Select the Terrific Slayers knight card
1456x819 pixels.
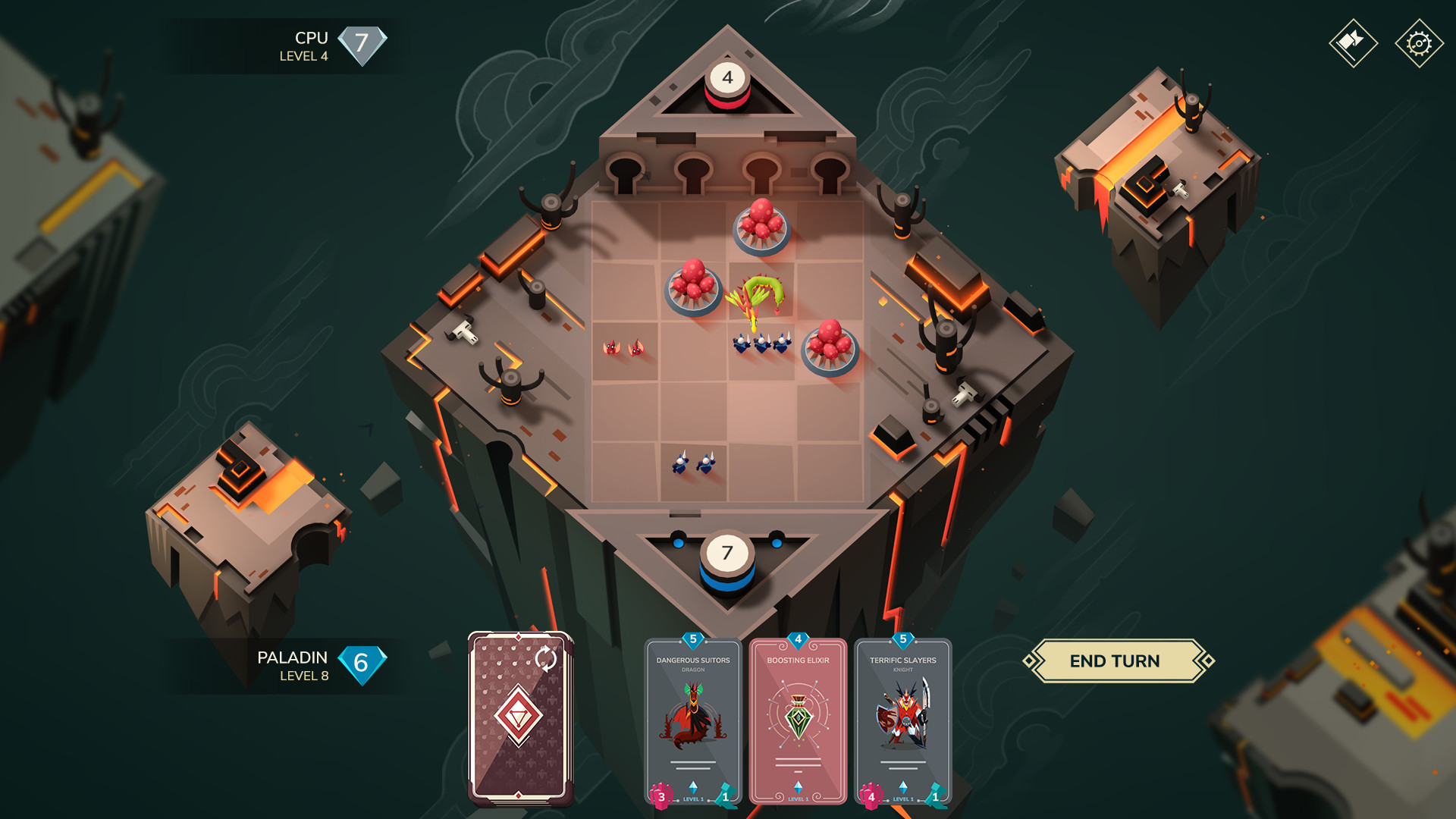[x=902, y=720]
